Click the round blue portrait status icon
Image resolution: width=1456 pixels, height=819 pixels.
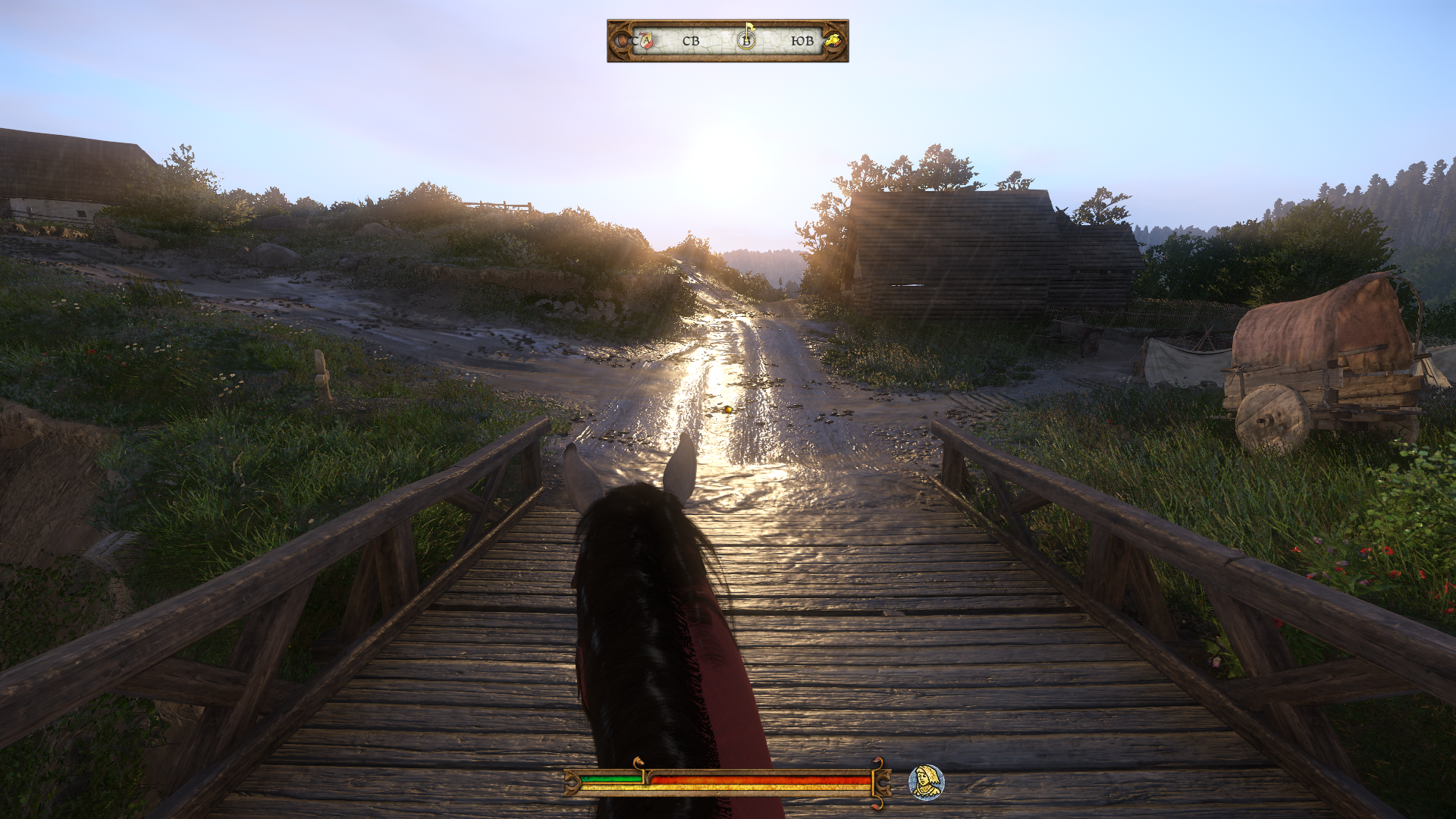[926, 783]
